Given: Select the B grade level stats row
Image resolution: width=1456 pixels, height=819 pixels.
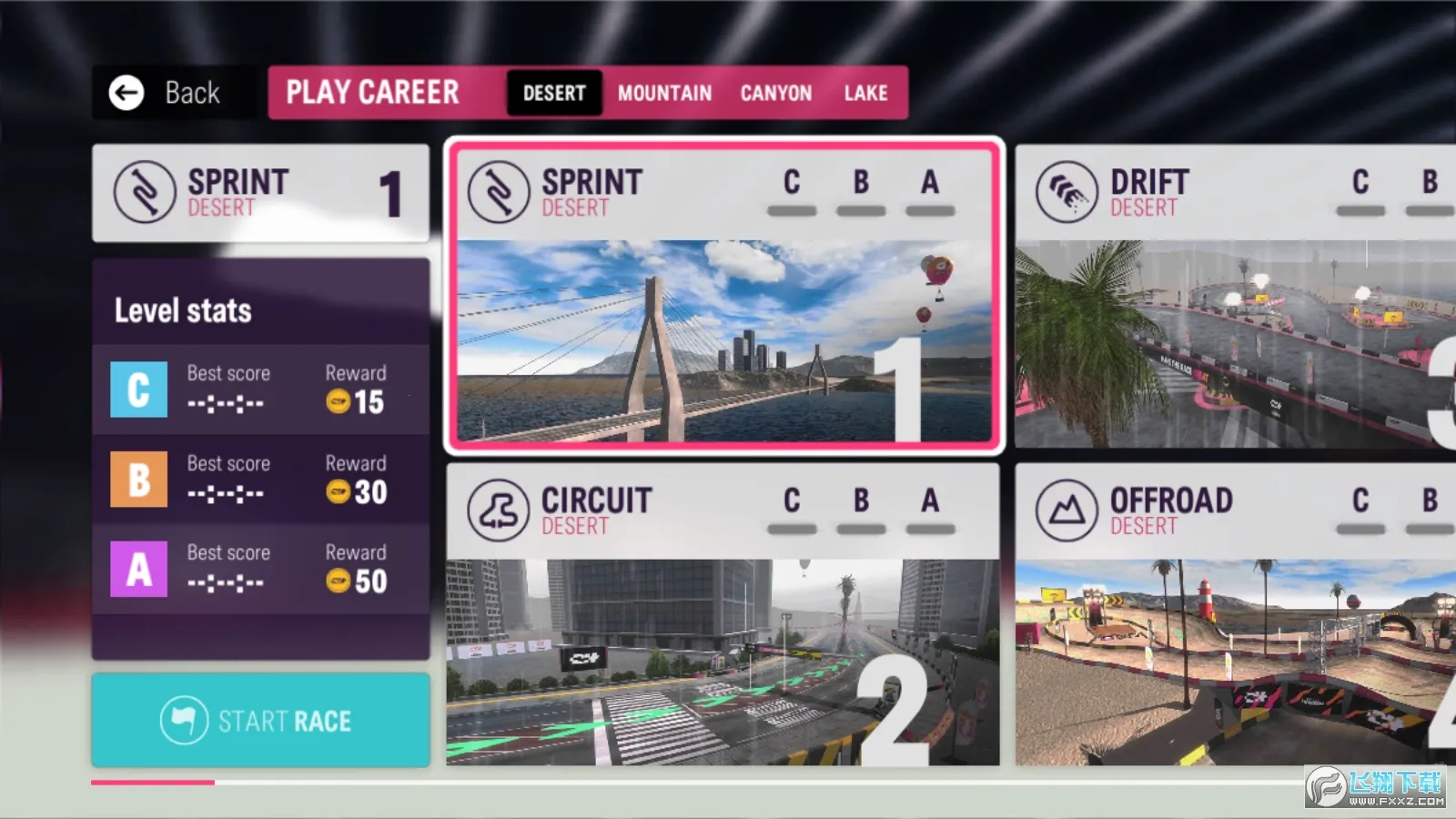Looking at the screenshot, I should pyautogui.click(x=260, y=480).
